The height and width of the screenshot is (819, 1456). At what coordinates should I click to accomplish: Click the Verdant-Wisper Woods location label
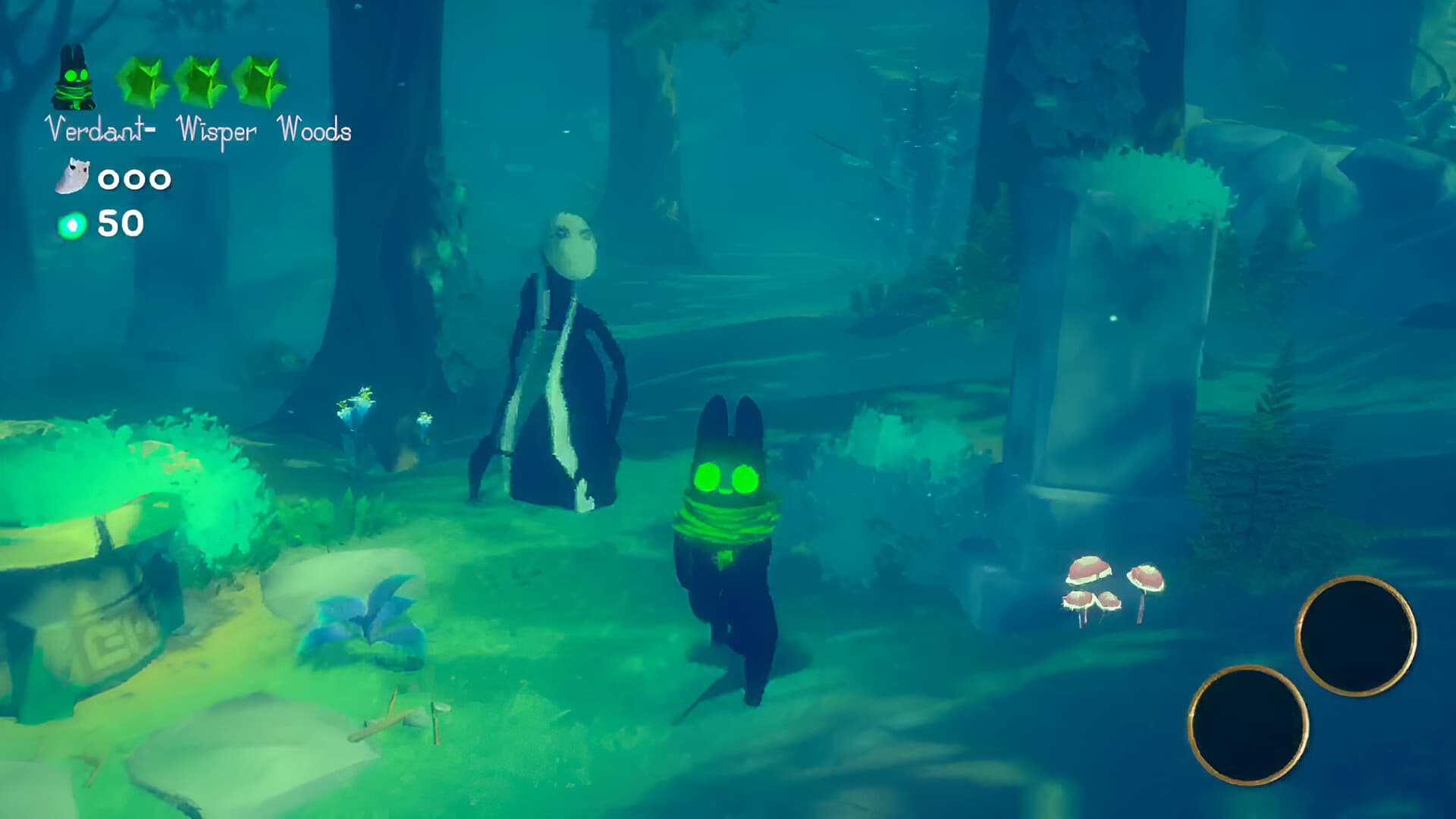pyautogui.click(x=199, y=130)
